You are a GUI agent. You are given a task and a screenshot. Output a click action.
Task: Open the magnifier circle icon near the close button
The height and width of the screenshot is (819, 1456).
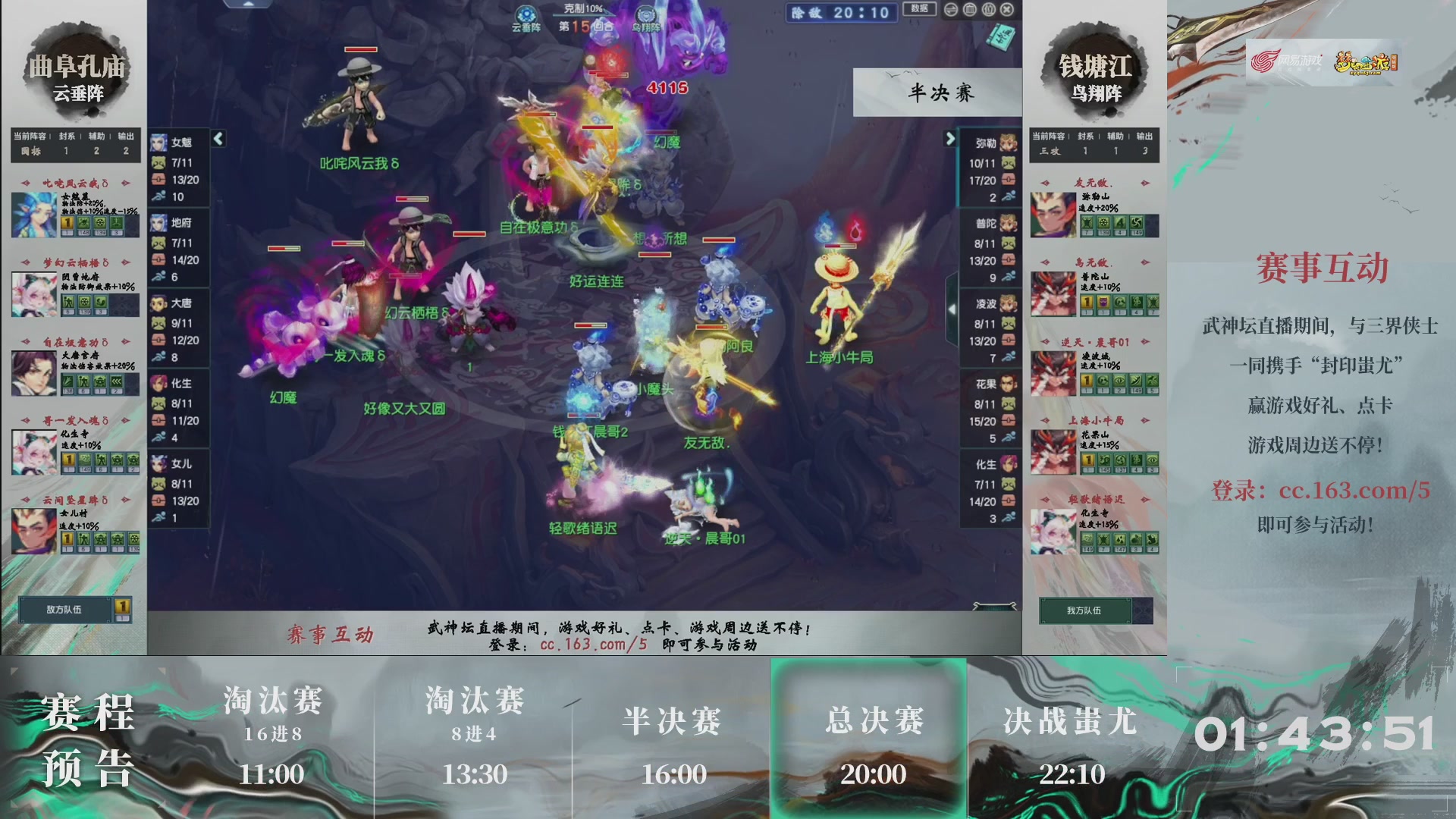(x=988, y=10)
